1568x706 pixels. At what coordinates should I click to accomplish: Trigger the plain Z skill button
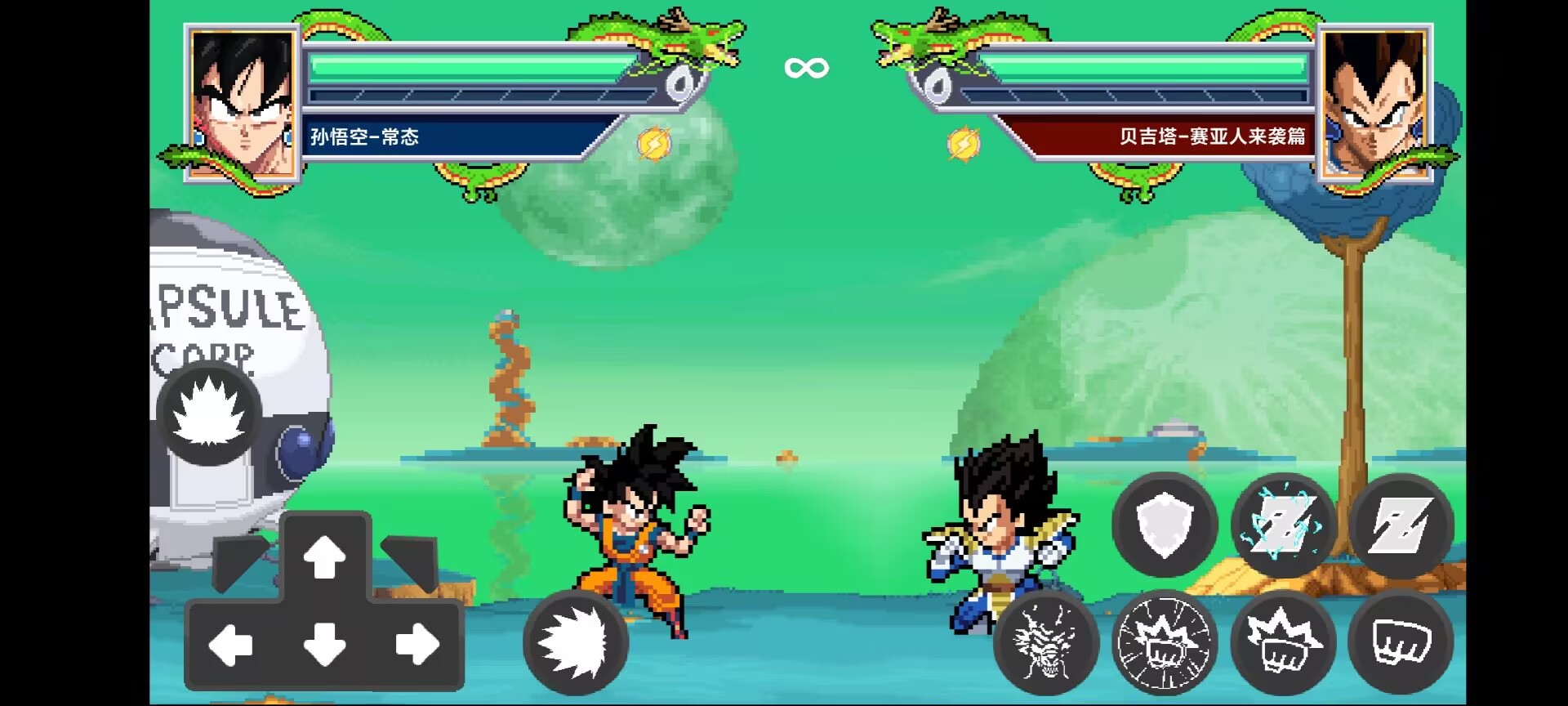(x=1401, y=525)
